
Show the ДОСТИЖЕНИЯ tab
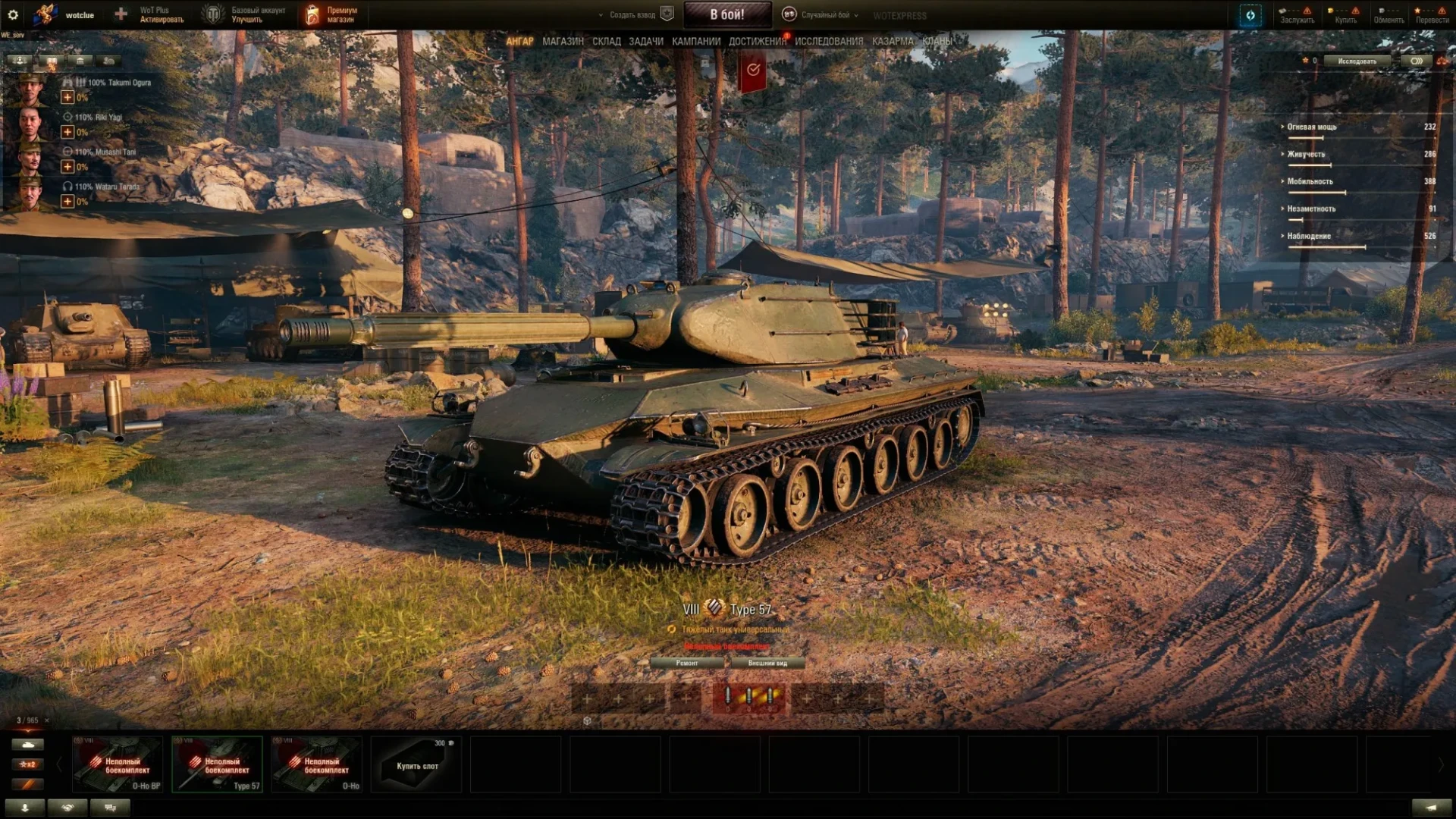tap(757, 42)
